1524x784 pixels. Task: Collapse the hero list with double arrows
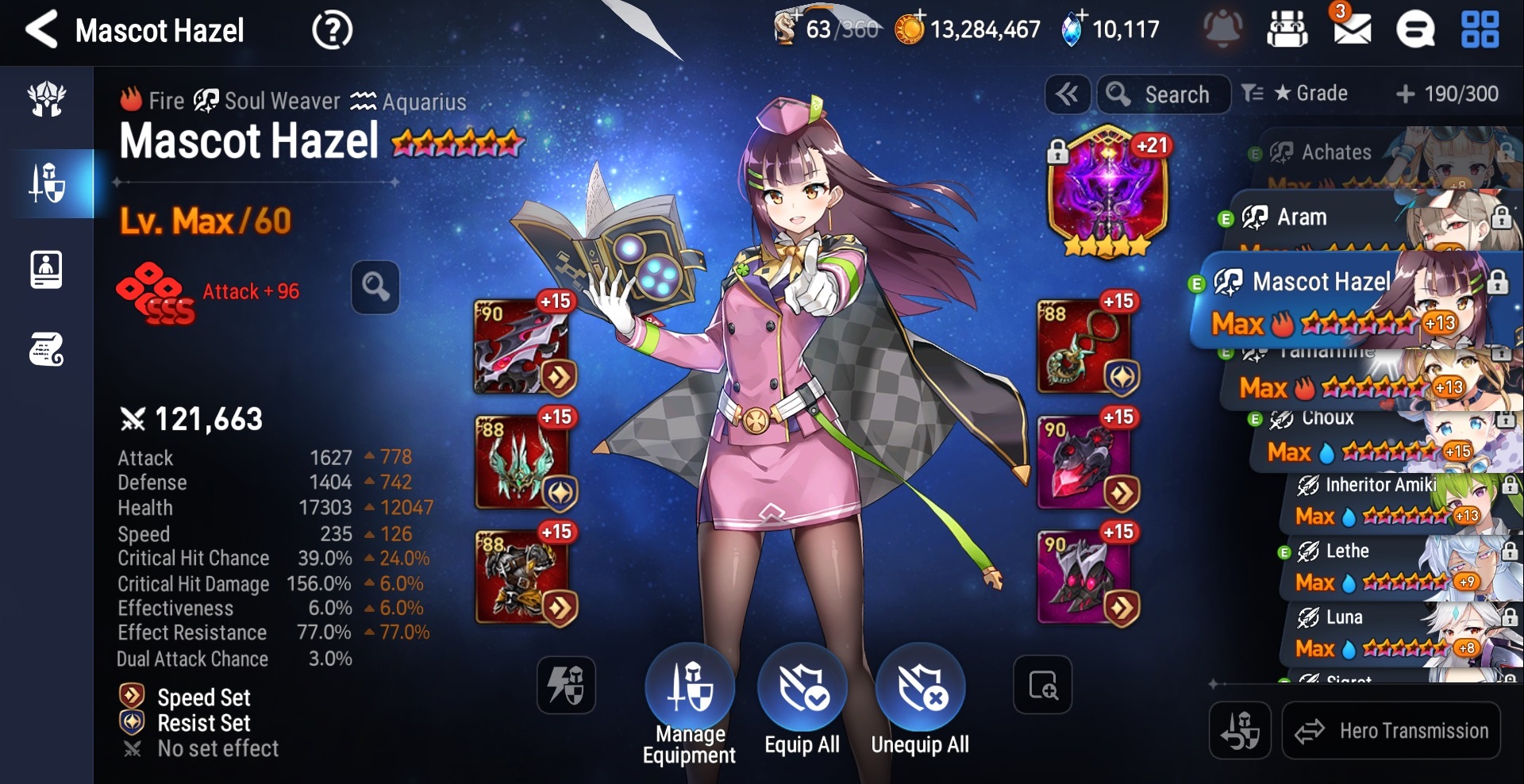pyautogui.click(x=1067, y=94)
